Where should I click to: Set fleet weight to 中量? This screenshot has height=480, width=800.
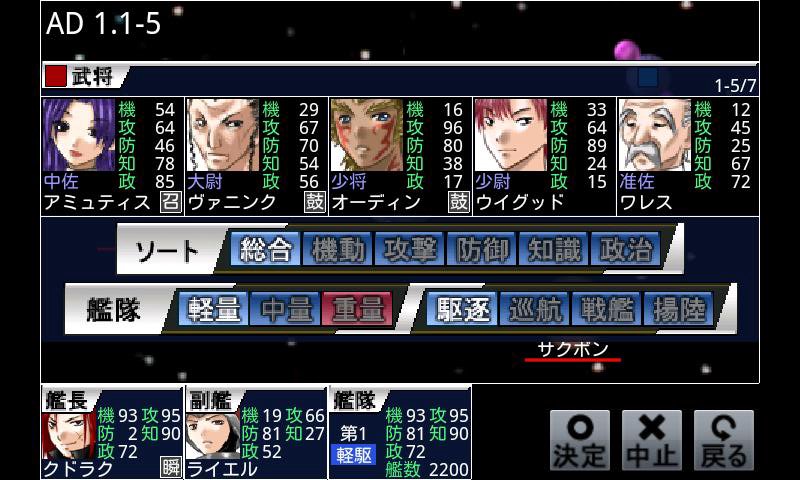(286, 309)
